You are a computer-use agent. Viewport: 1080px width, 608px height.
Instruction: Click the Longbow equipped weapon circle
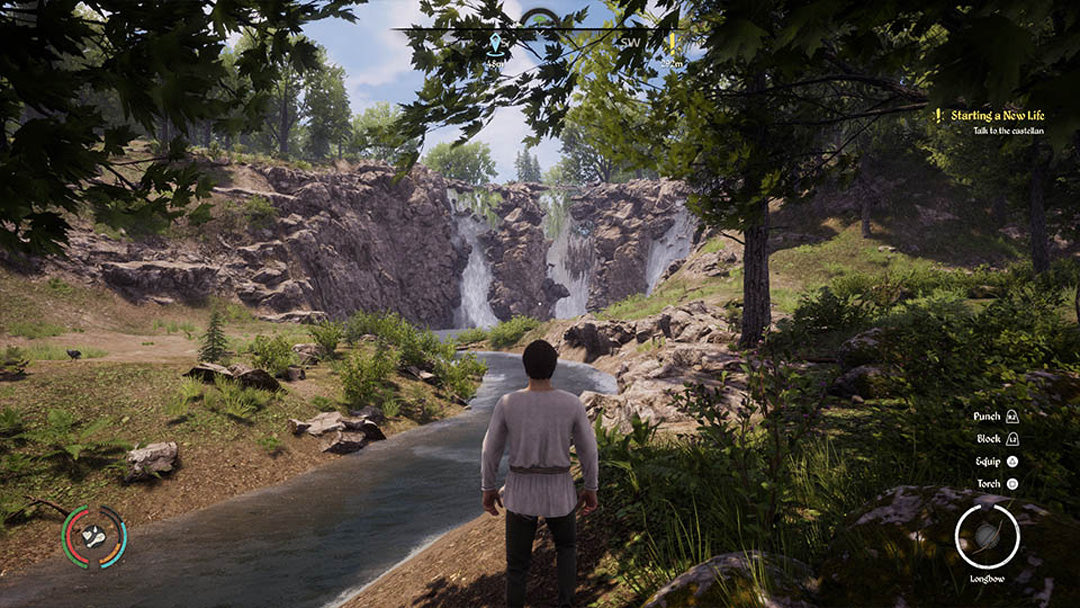(x=986, y=536)
